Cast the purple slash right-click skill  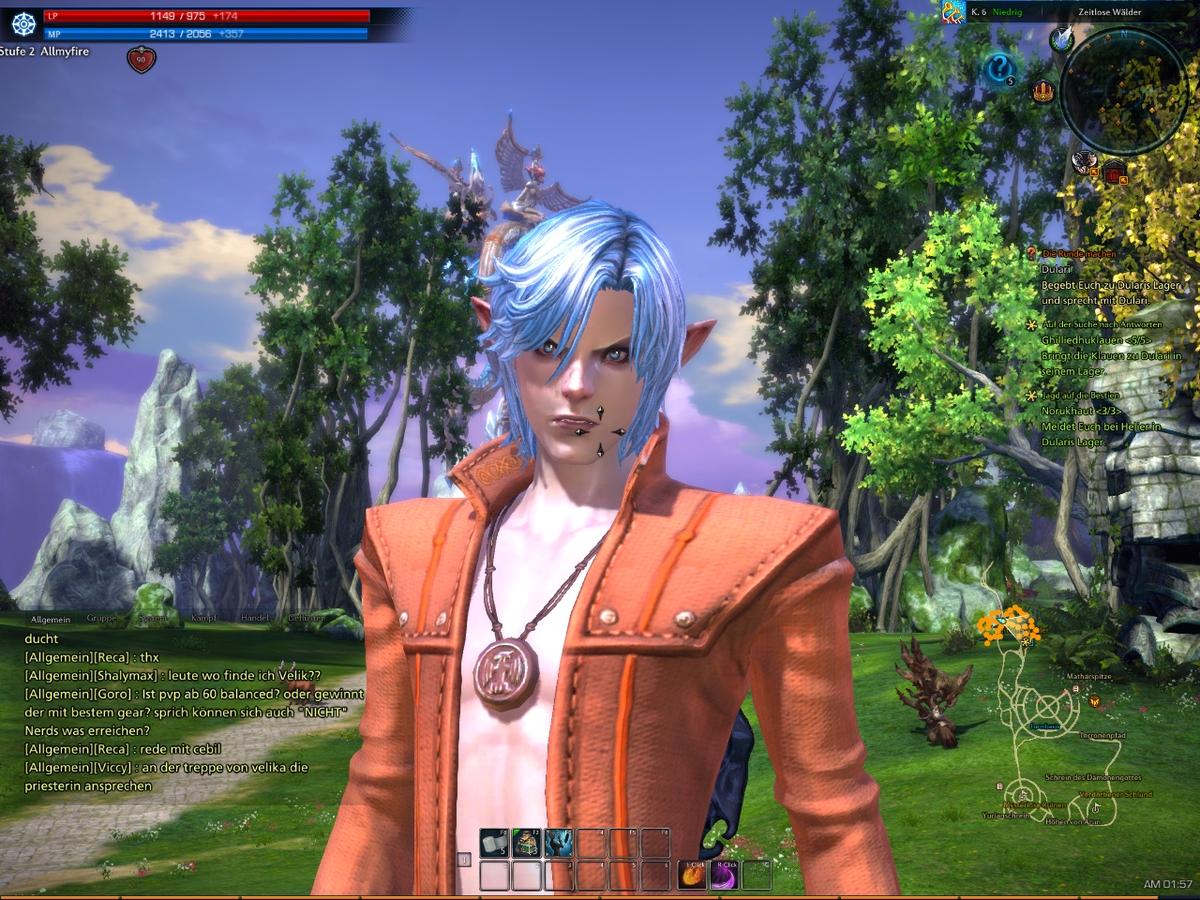[x=725, y=875]
